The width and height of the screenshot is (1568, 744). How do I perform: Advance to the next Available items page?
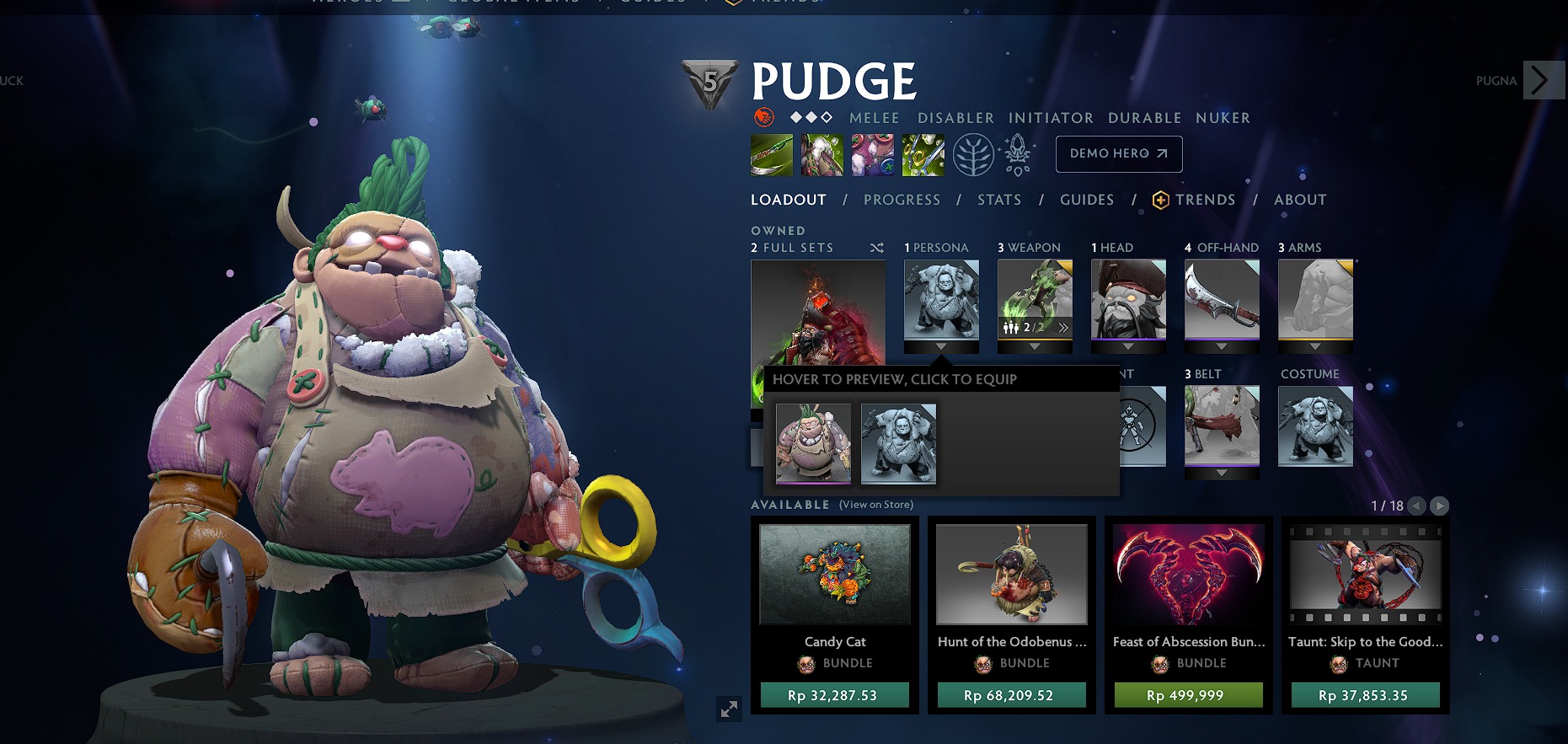click(x=1438, y=506)
